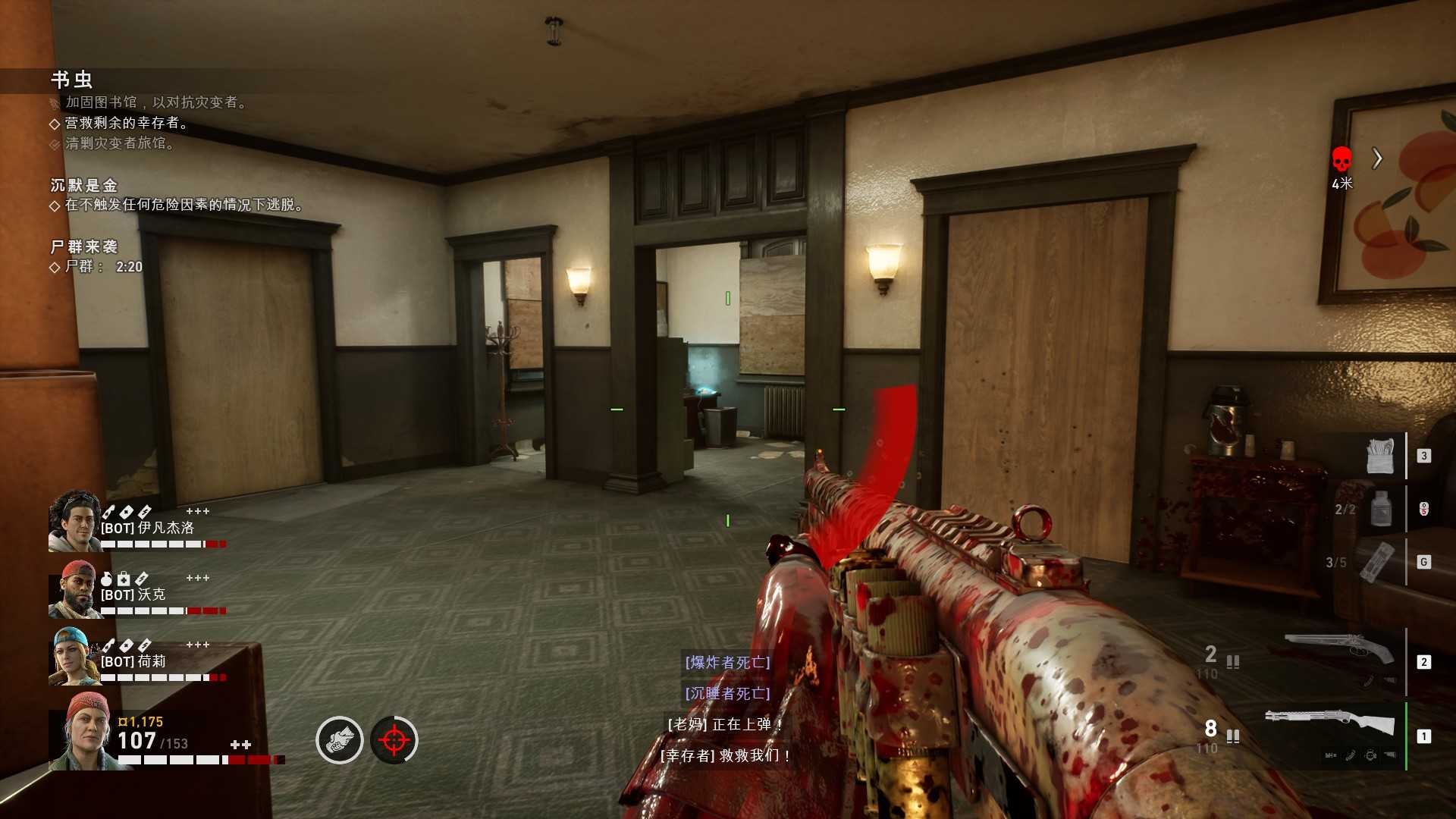Image resolution: width=1456 pixels, height=819 pixels.
Task: Click the 尸群来袭 horde objective heading
Action: (x=84, y=246)
